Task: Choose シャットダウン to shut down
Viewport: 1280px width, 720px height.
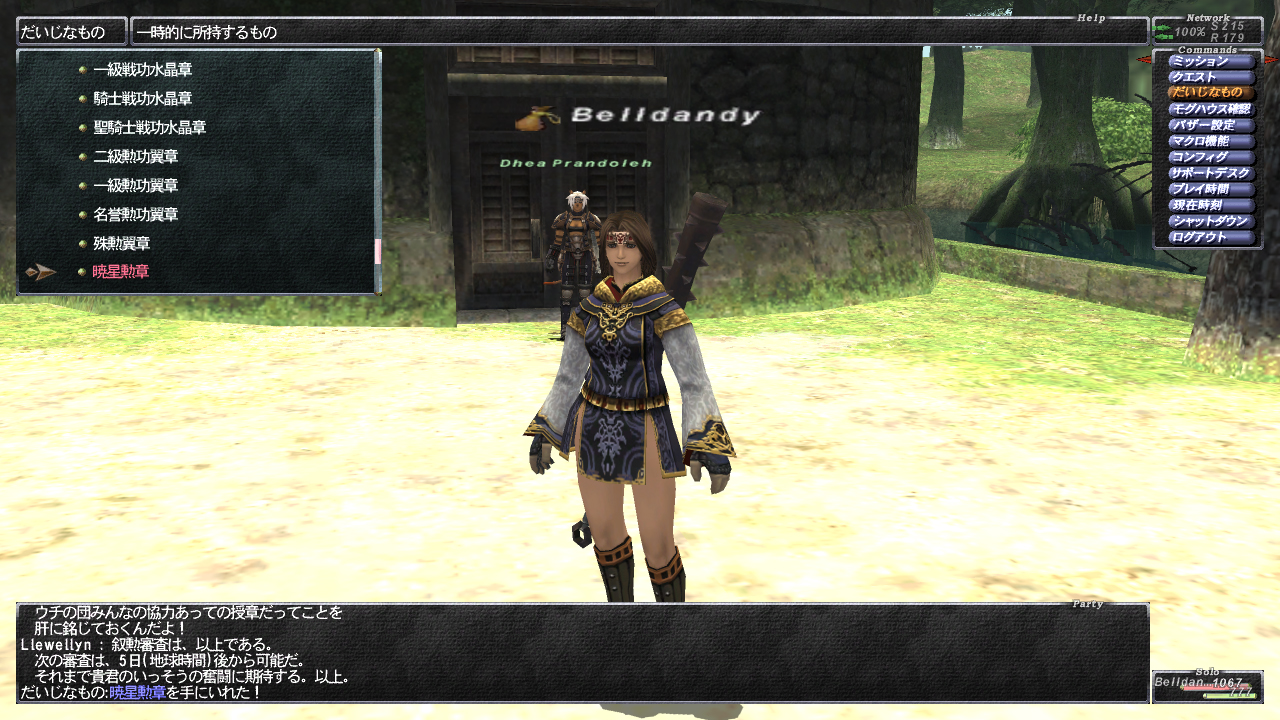Action: coord(1211,221)
